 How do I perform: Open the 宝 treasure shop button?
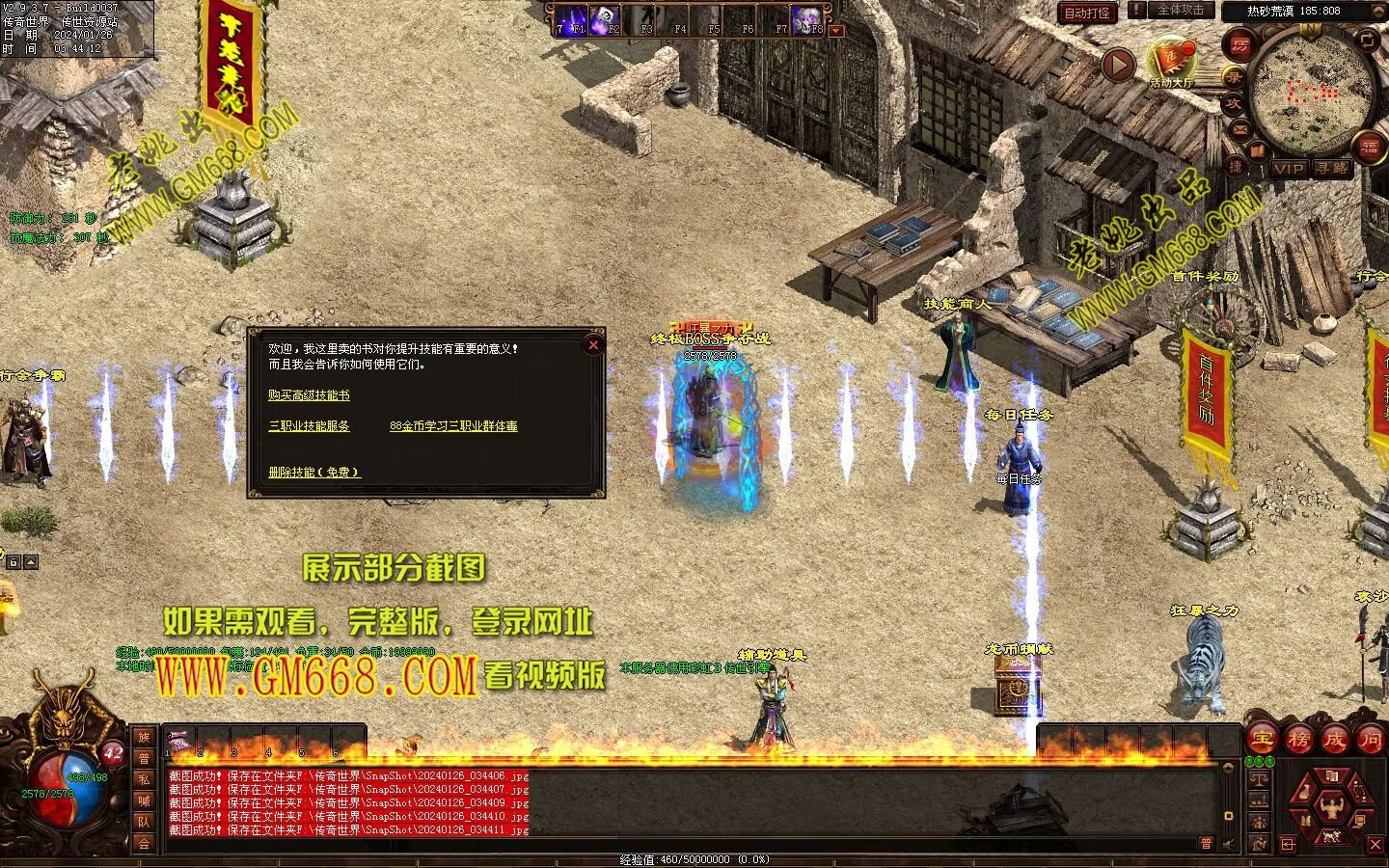1261,740
